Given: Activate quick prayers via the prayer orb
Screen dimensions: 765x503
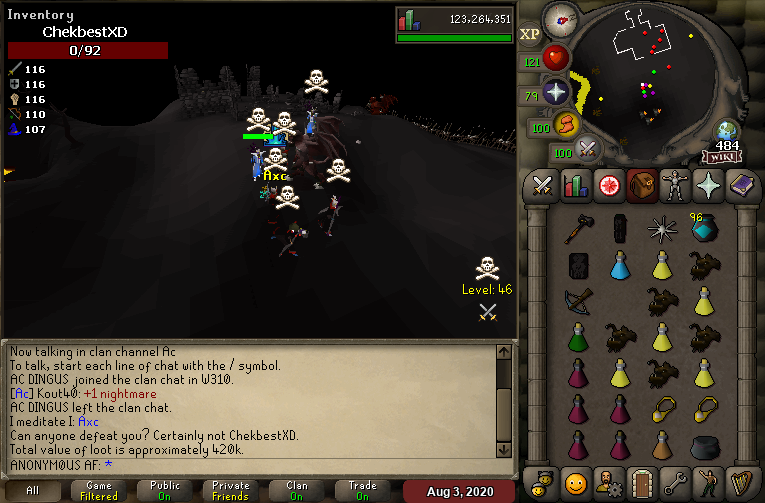Looking at the screenshot, I should (x=555, y=93).
